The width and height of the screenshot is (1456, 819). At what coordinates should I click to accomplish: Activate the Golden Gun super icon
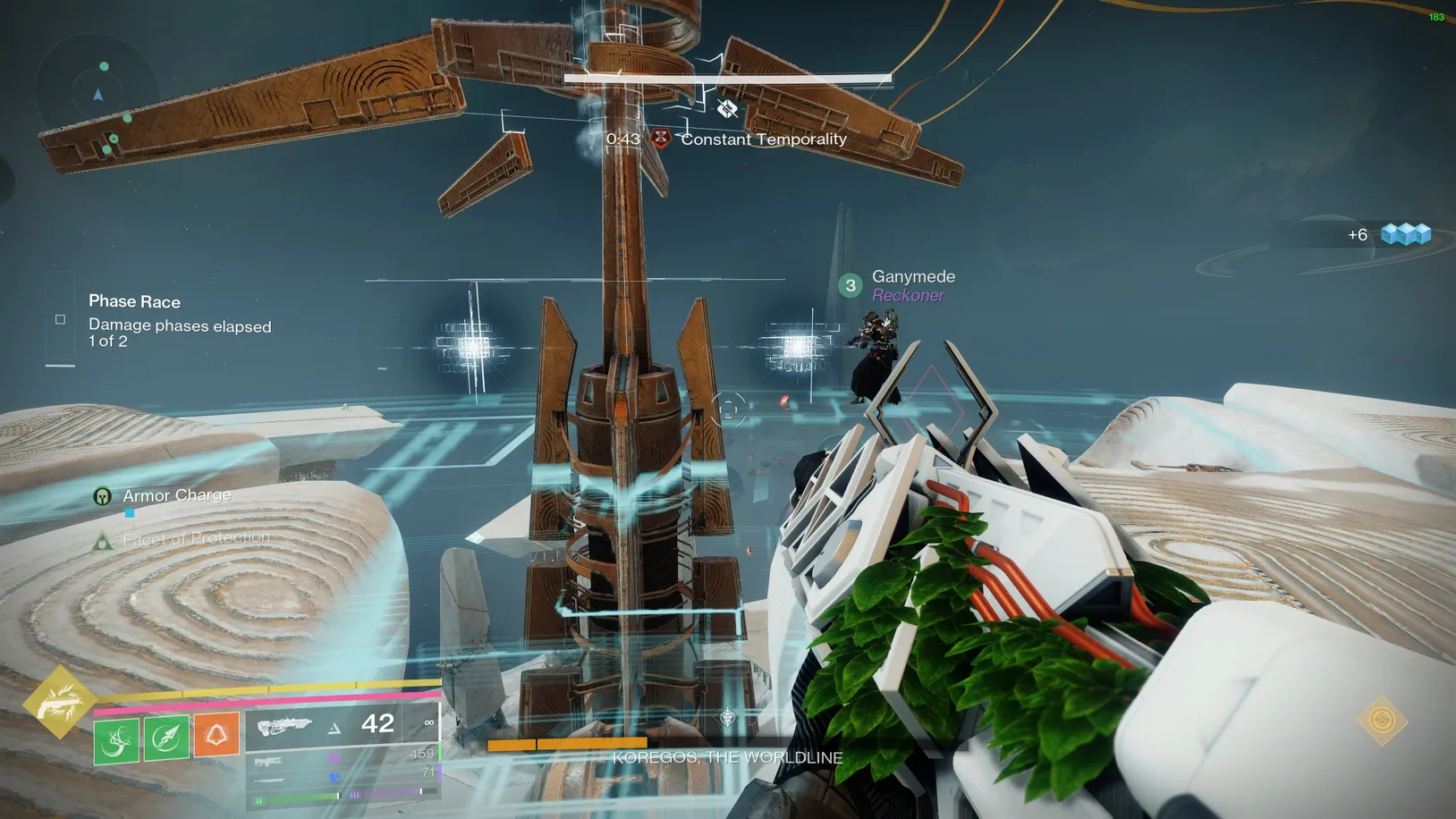pyautogui.click(x=59, y=702)
